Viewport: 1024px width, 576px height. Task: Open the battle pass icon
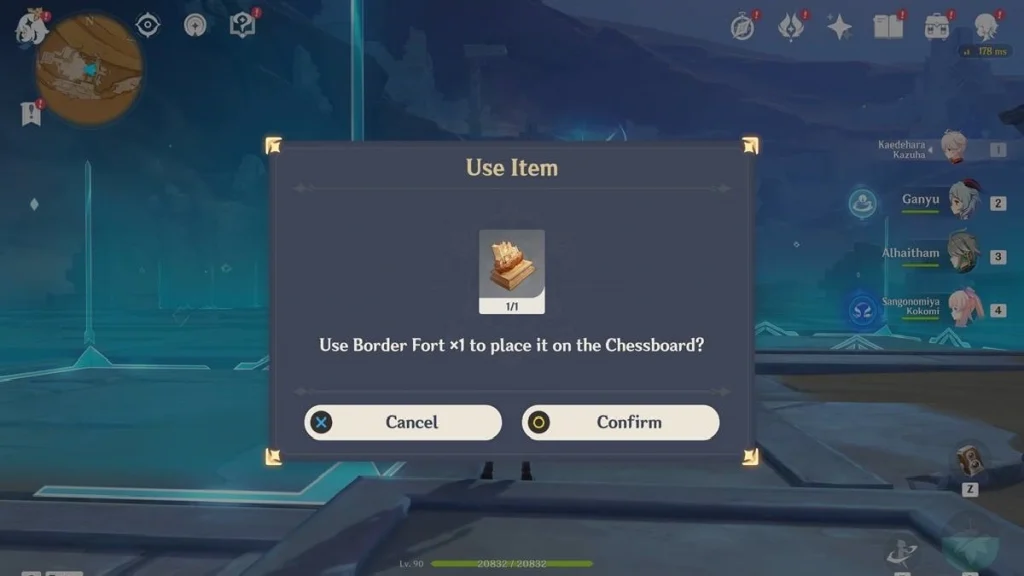tap(791, 27)
